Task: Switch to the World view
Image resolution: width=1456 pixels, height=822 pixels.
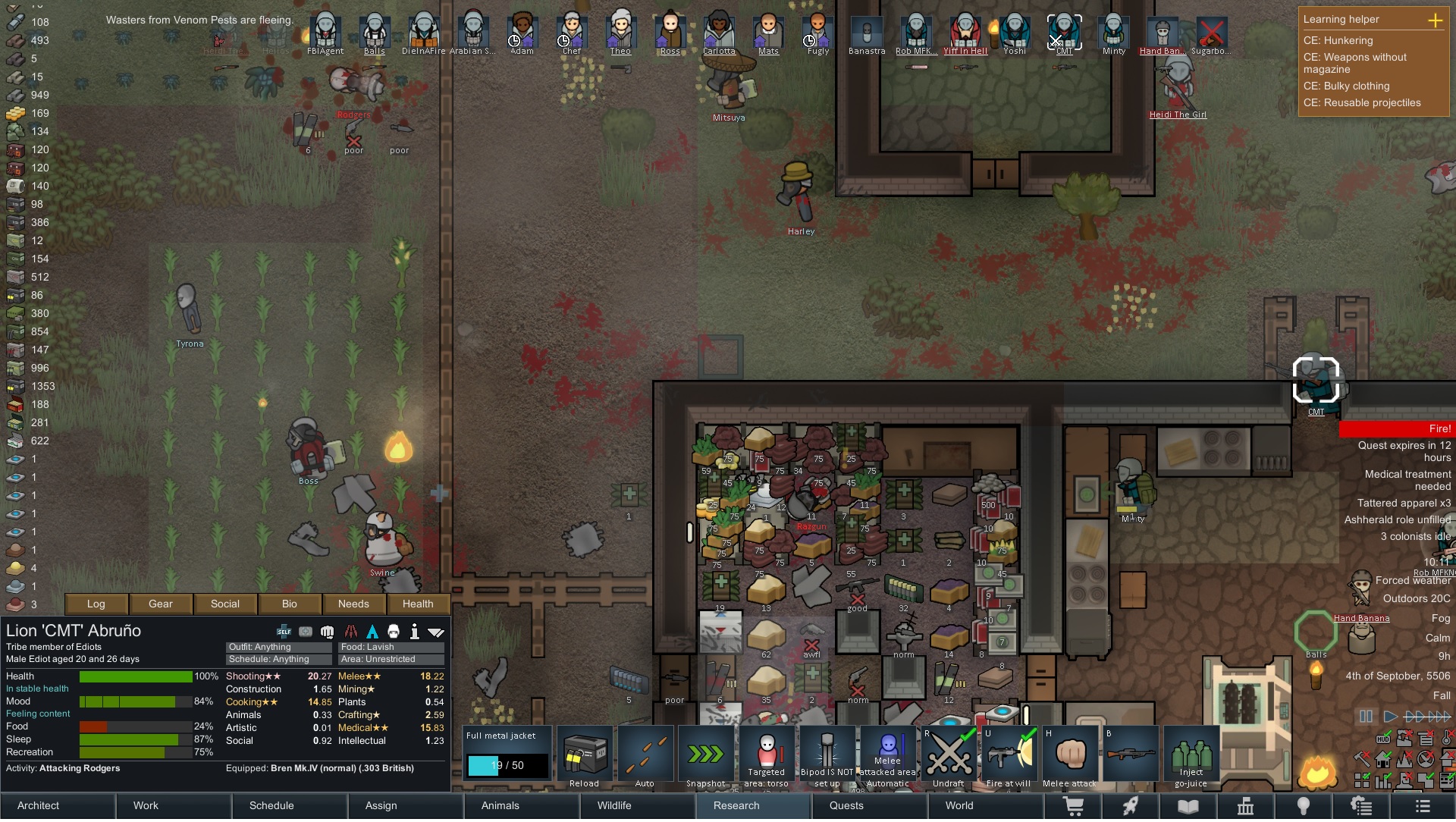Action: pos(959,805)
